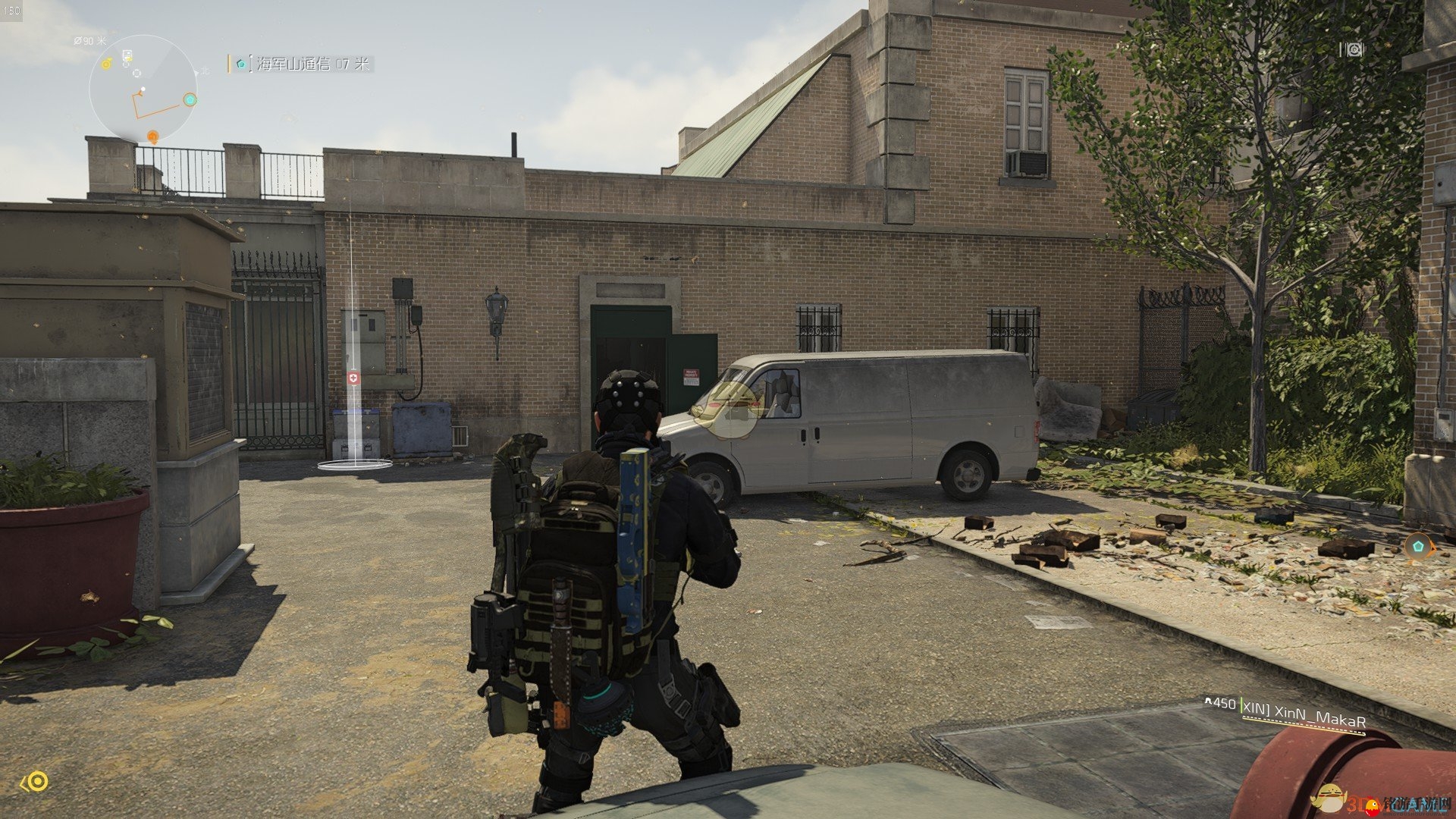This screenshot has height=819, width=1456.
Task: Open the circular minimap
Action: click(x=143, y=89)
